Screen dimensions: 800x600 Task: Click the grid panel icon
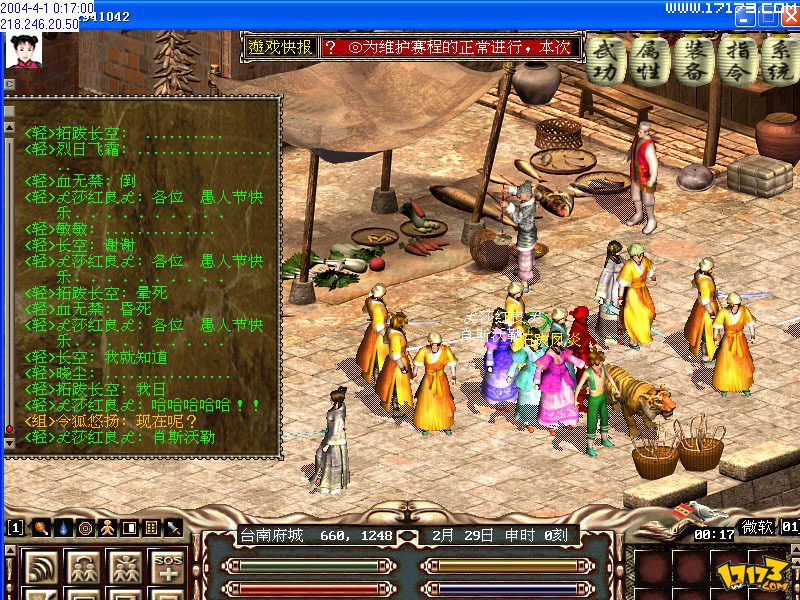click(x=152, y=528)
